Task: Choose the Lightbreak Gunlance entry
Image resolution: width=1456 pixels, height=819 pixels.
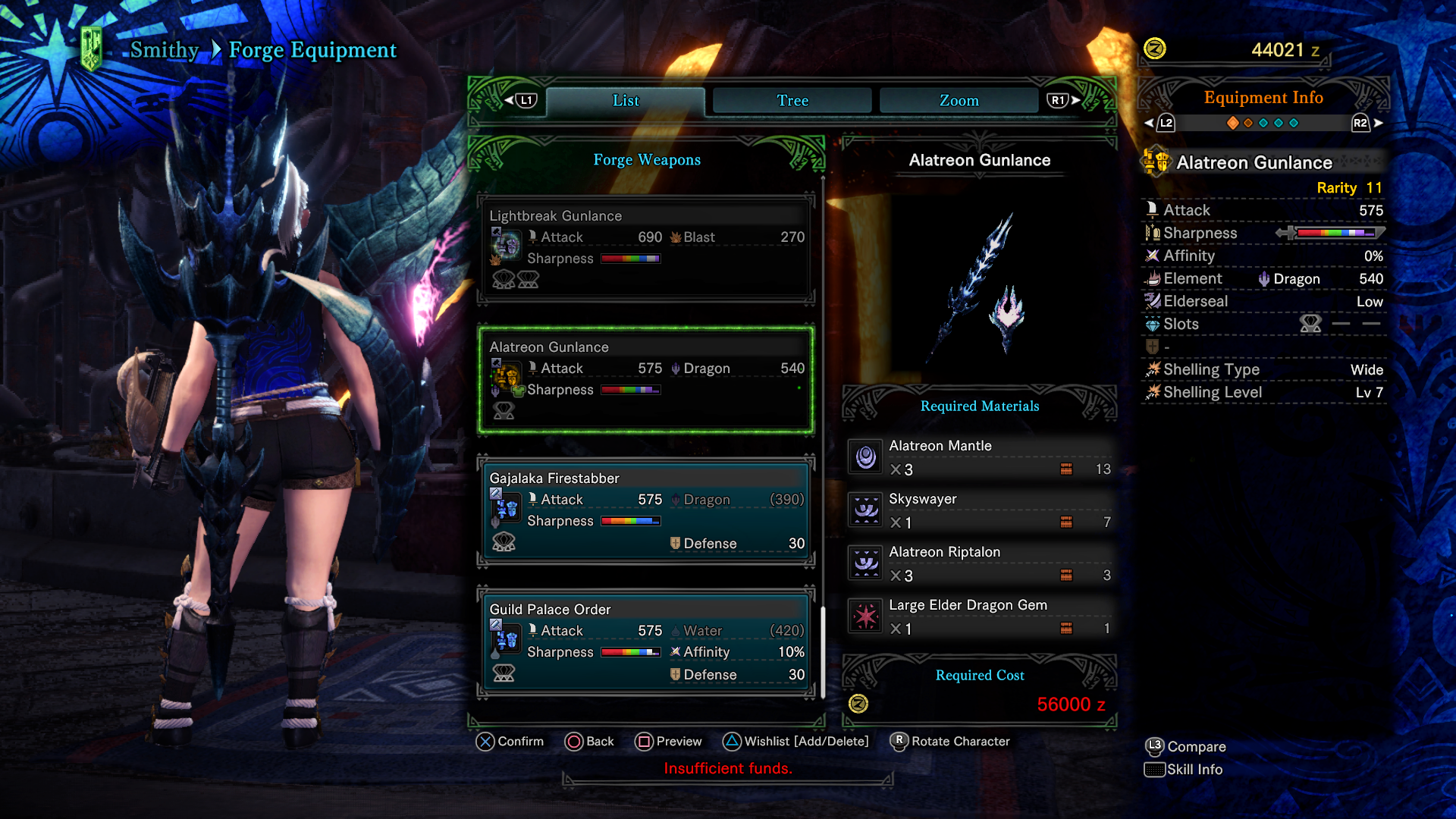Action: click(x=646, y=247)
